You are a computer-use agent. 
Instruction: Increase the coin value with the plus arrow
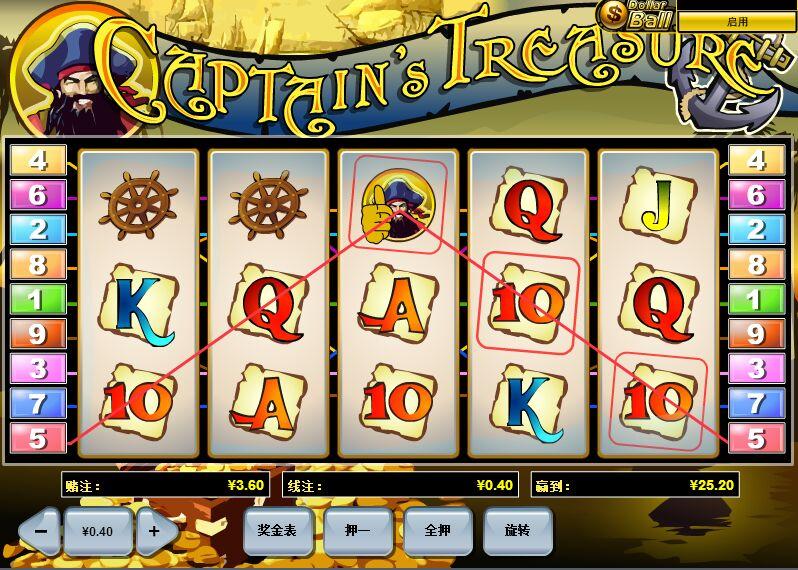click(x=154, y=531)
